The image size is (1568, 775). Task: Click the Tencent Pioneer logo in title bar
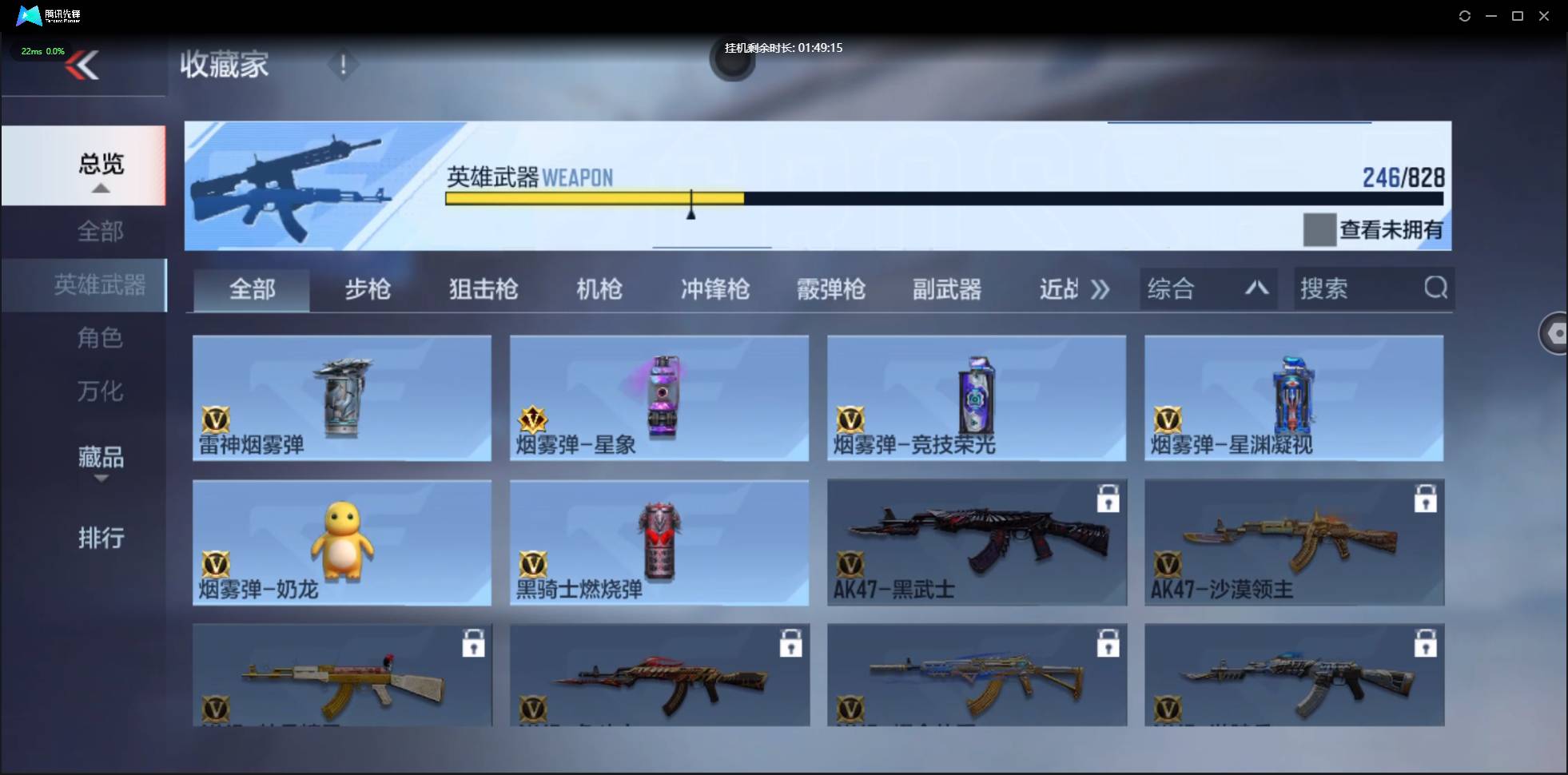pos(29,15)
